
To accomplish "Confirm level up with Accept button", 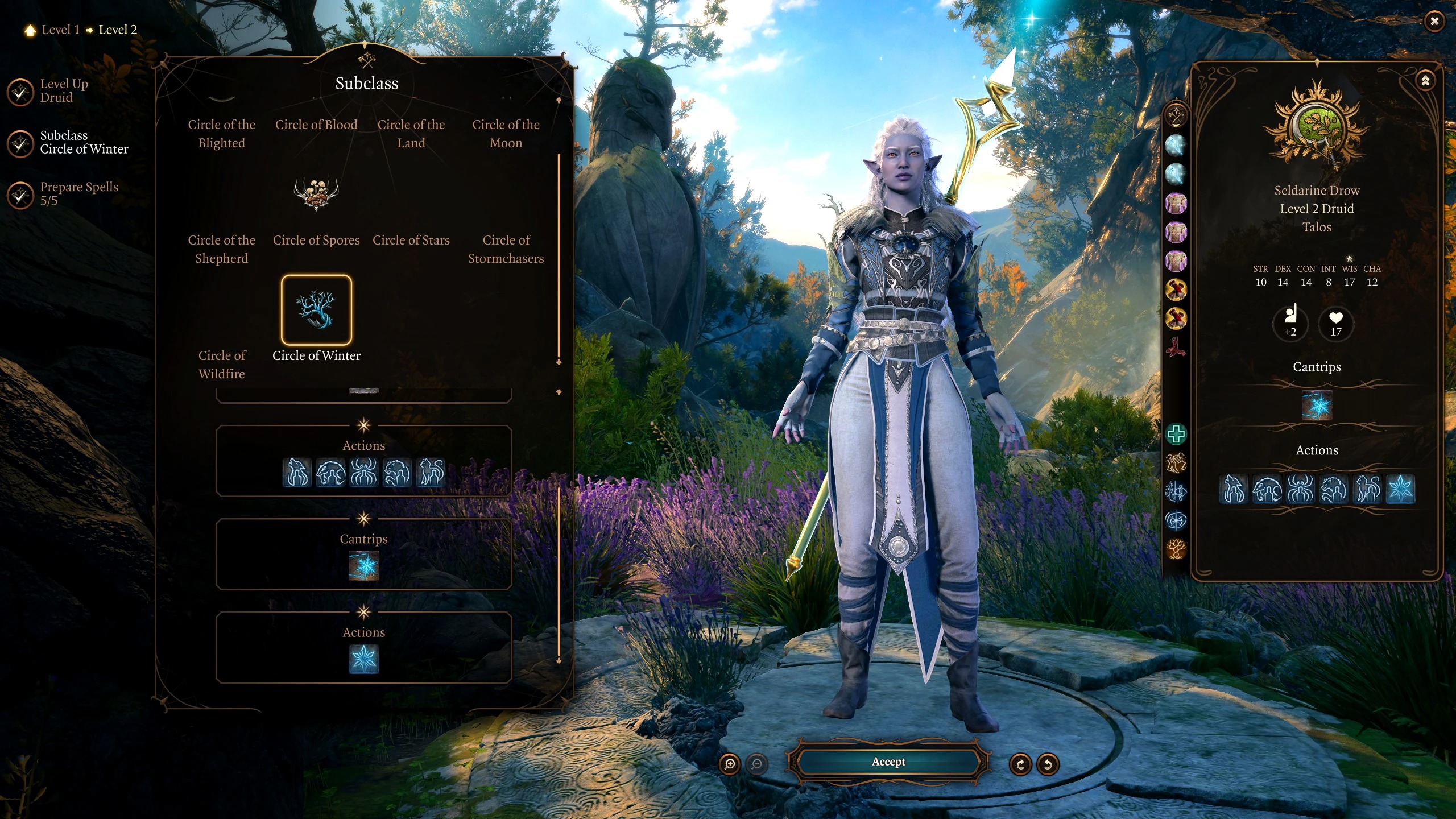I will (888, 762).
